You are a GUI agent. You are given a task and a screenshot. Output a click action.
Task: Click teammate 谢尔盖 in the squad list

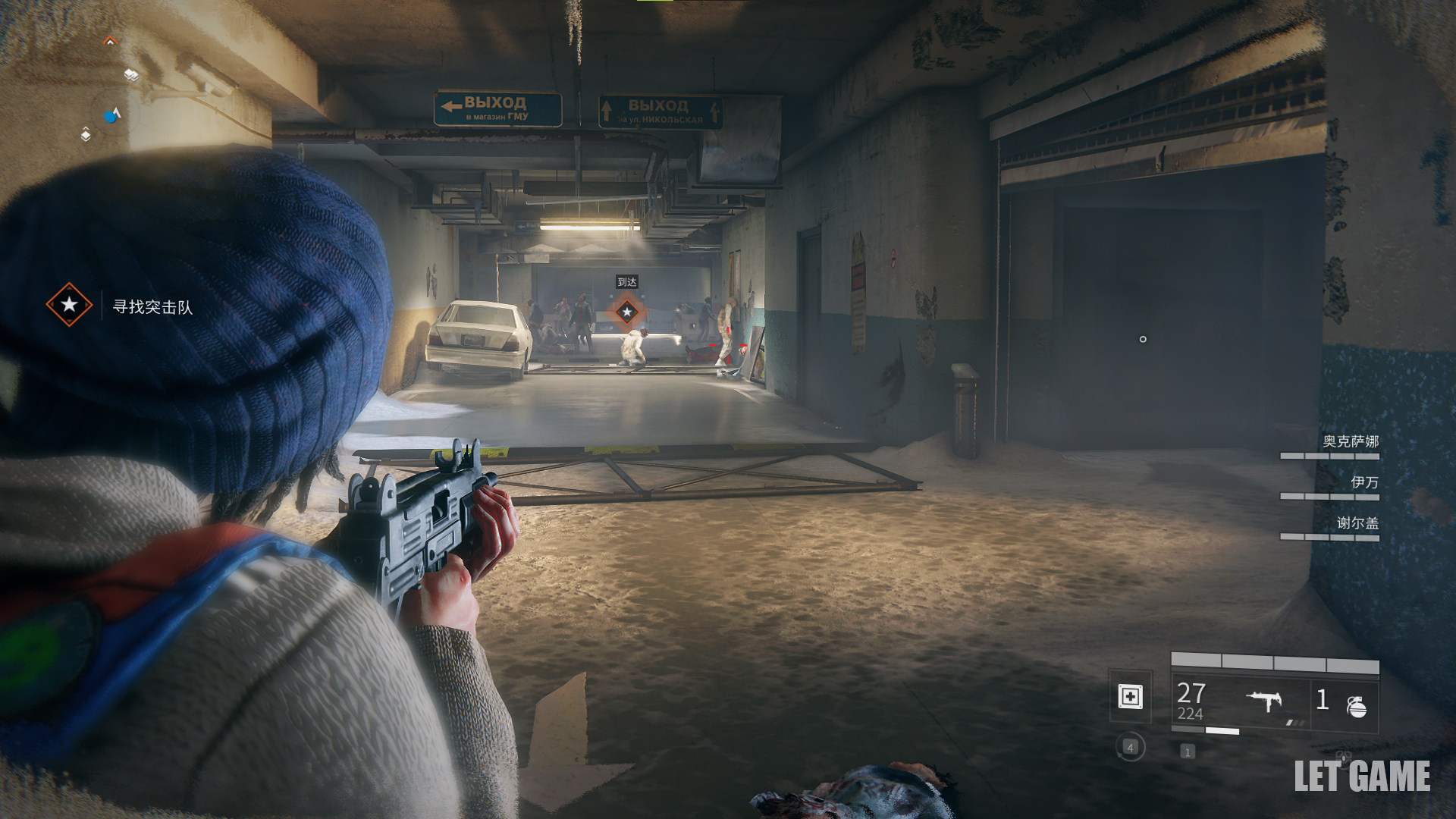(x=1357, y=523)
